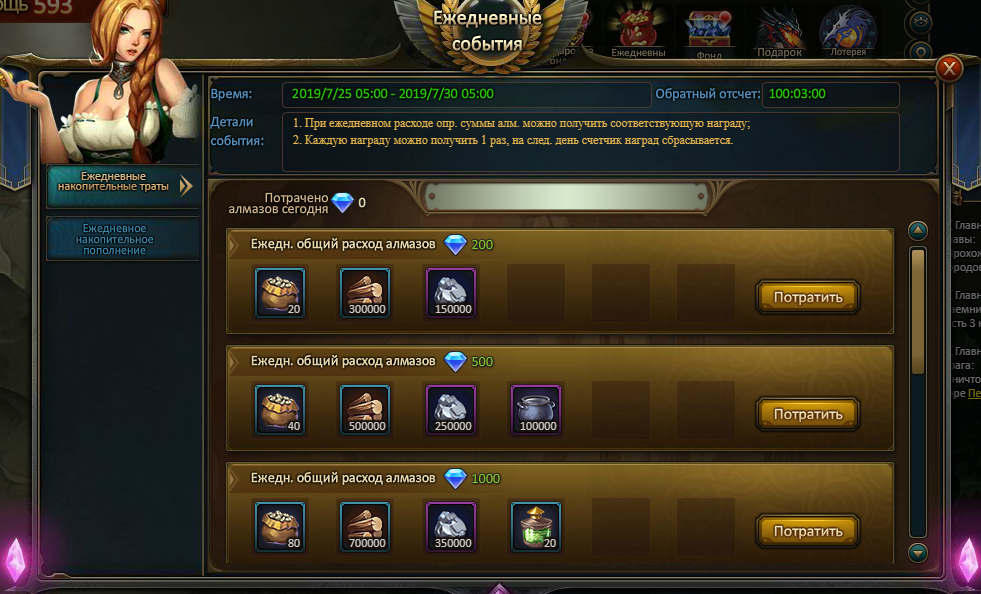The height and width of the screenshot is (594, 981).
Task: Open the daily cumulative top-up tab
Action: 123,239
